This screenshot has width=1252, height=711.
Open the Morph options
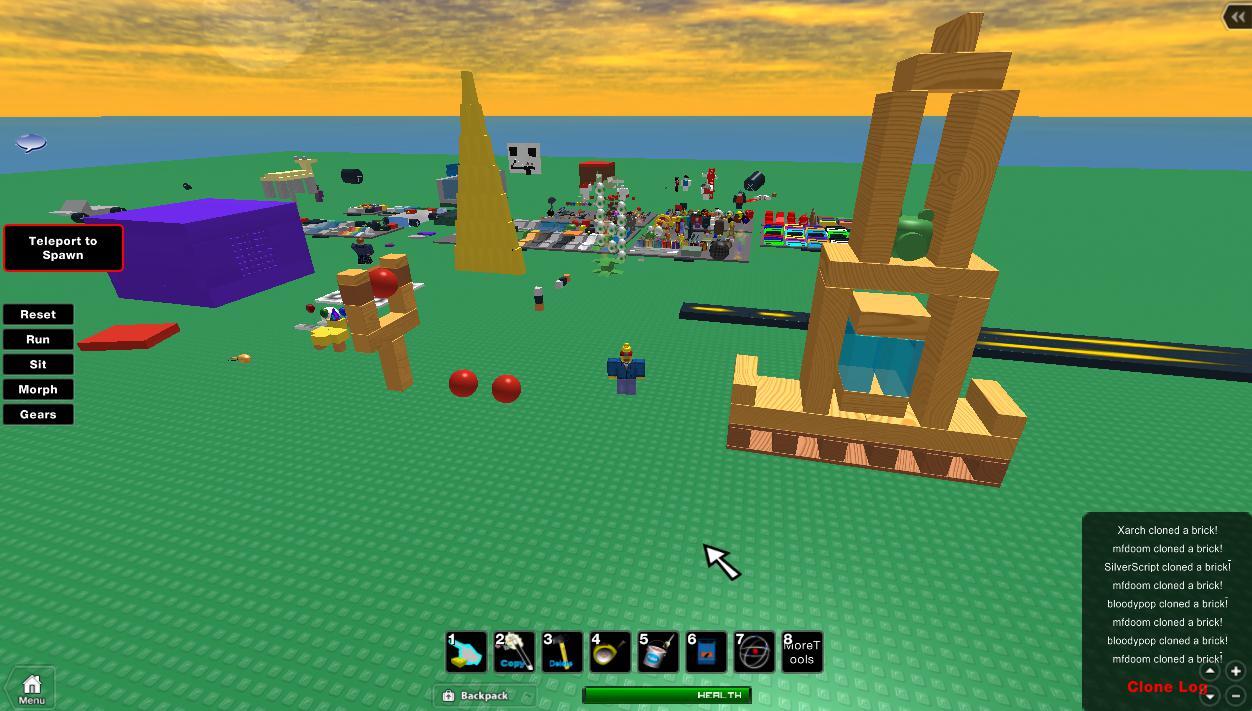tap(38, 389)
